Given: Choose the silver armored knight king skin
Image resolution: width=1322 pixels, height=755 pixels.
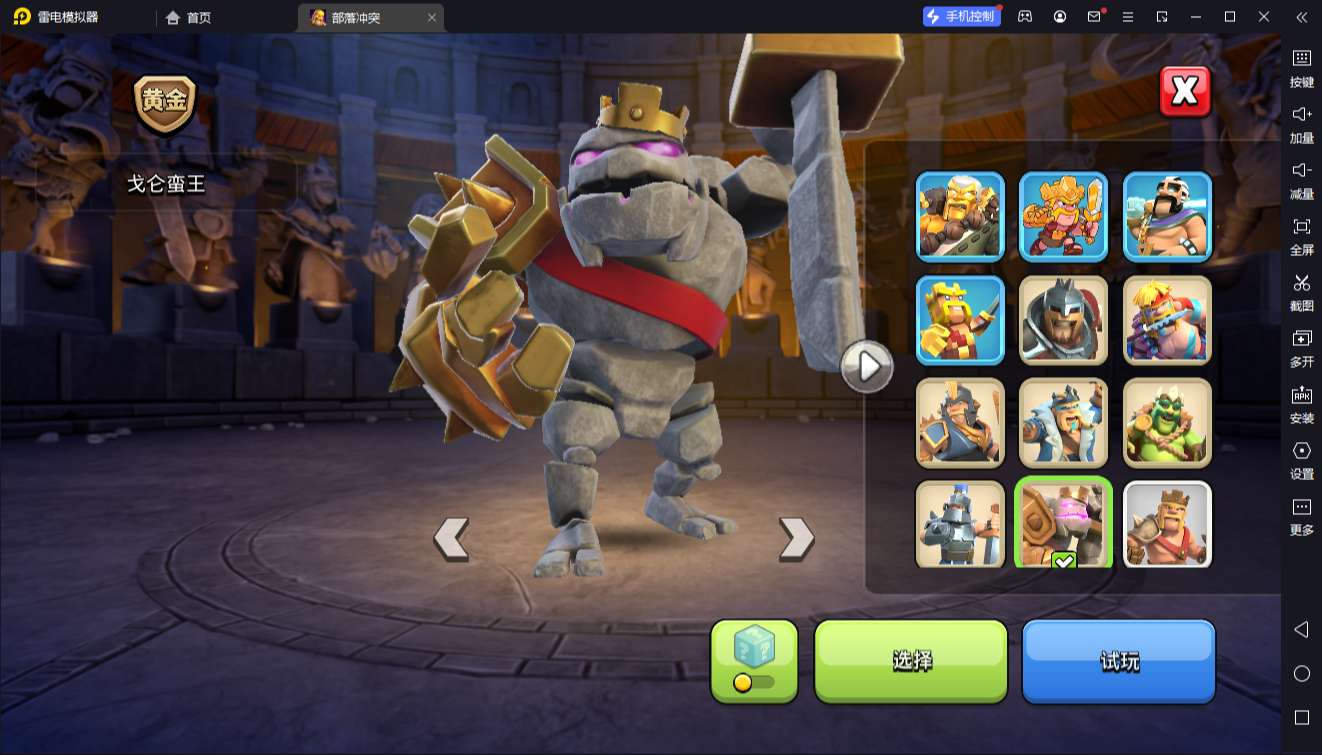Looking at the screenshot, I should (960, 524).
